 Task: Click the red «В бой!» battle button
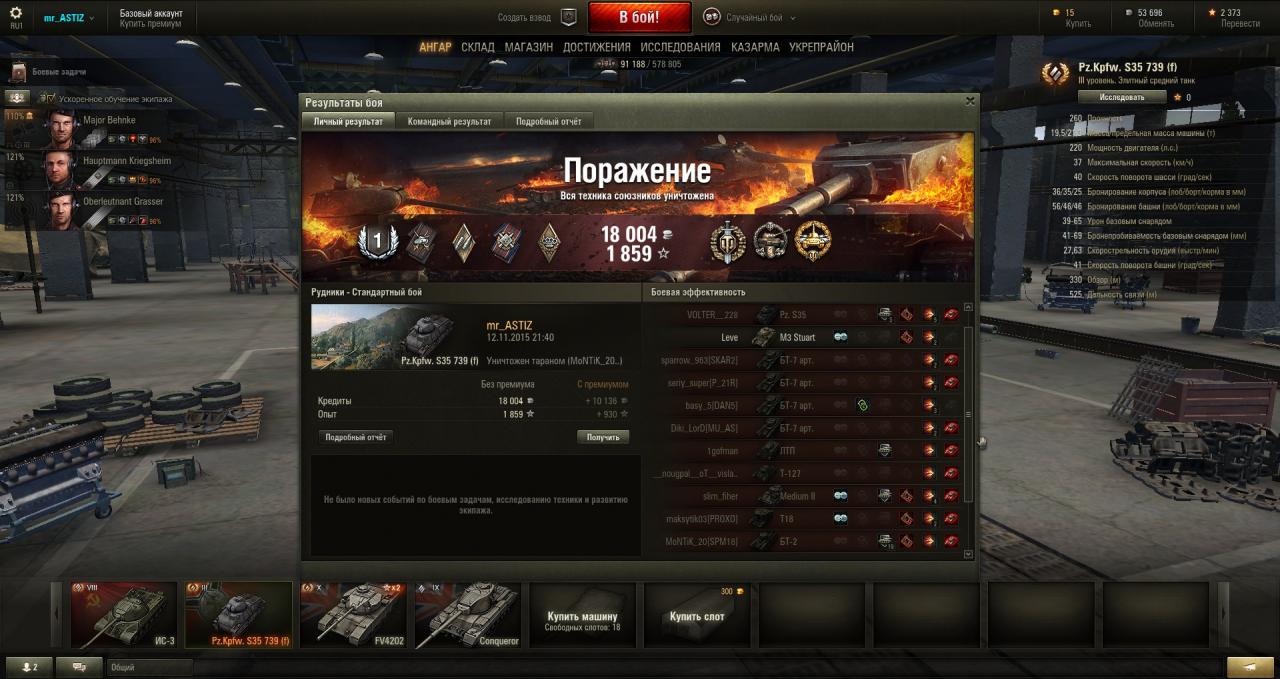639,17
